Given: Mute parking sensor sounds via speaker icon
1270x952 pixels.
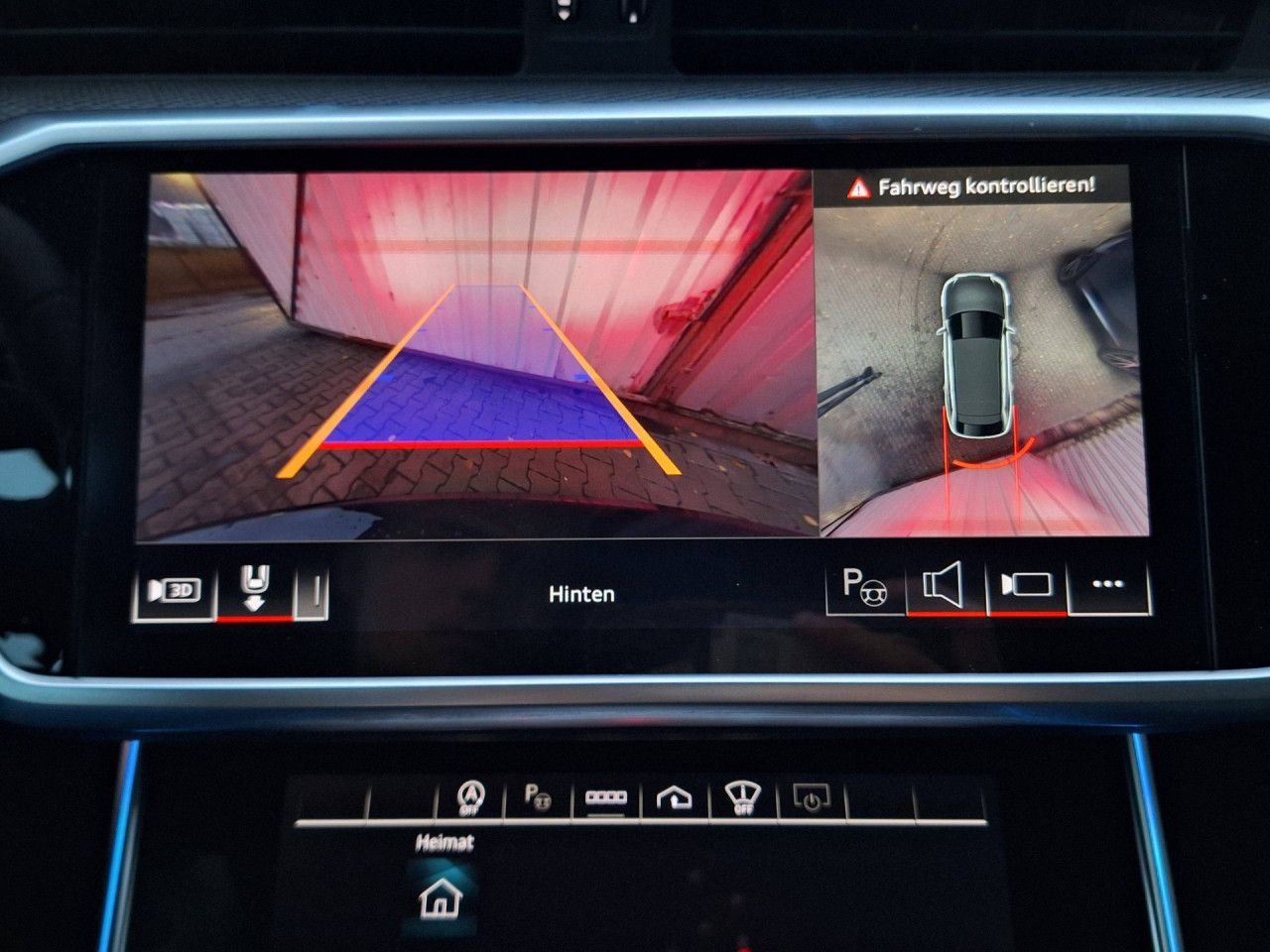Looking at the screenshot, I should coord(946,585).
